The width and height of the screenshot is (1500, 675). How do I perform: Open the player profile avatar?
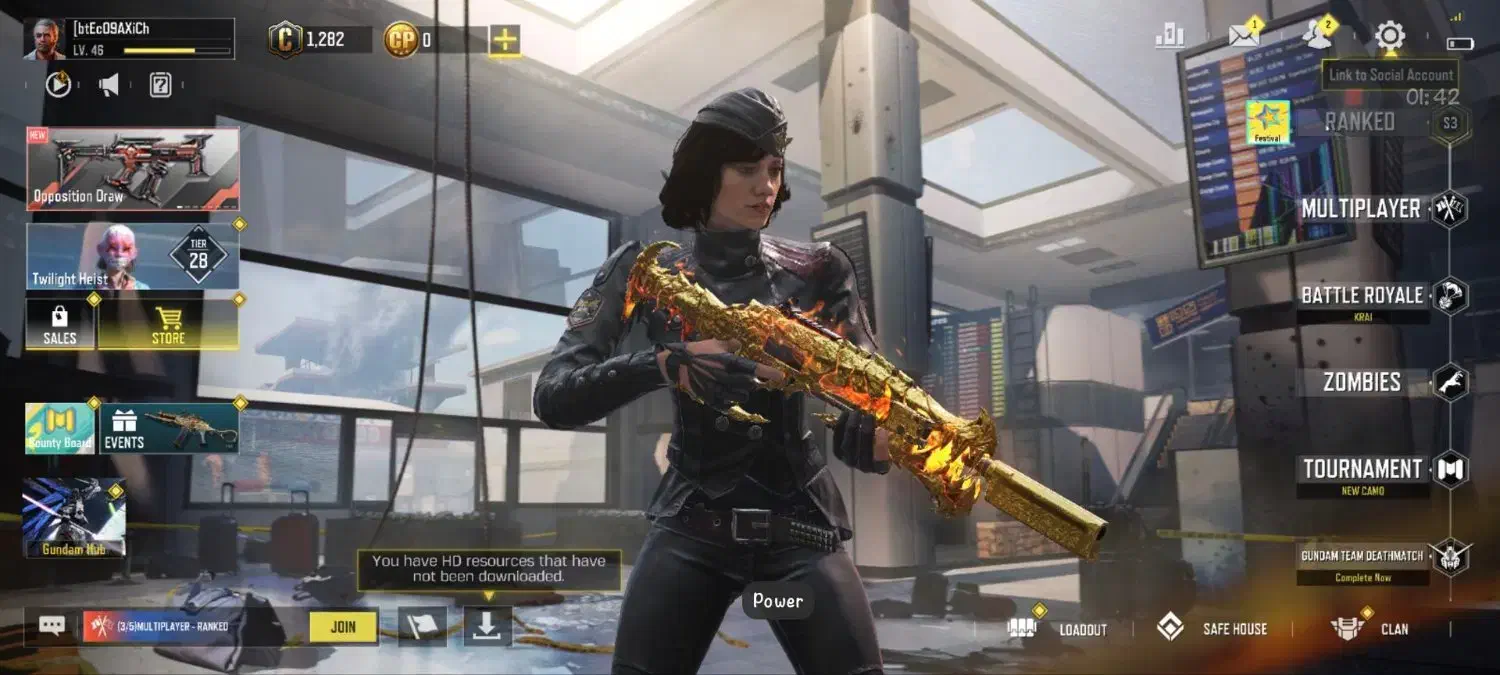[x=45, y=39]
